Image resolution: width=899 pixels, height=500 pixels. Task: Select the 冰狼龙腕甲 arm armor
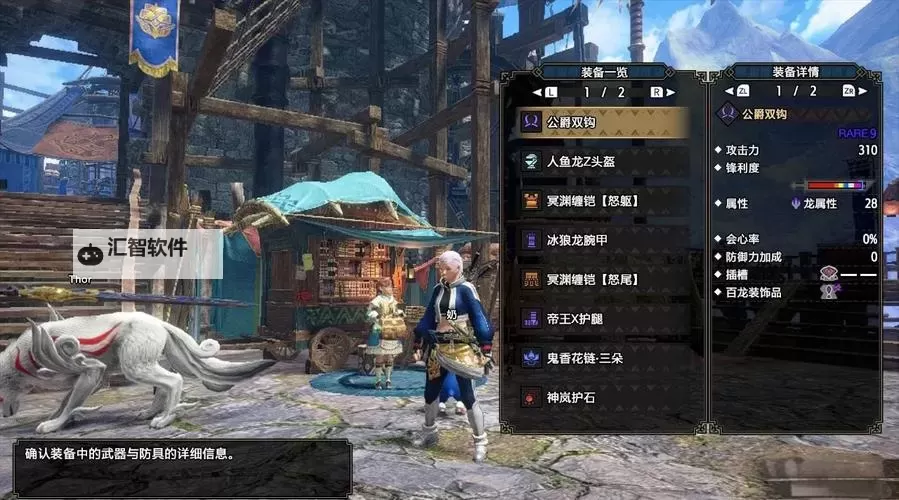602,240
